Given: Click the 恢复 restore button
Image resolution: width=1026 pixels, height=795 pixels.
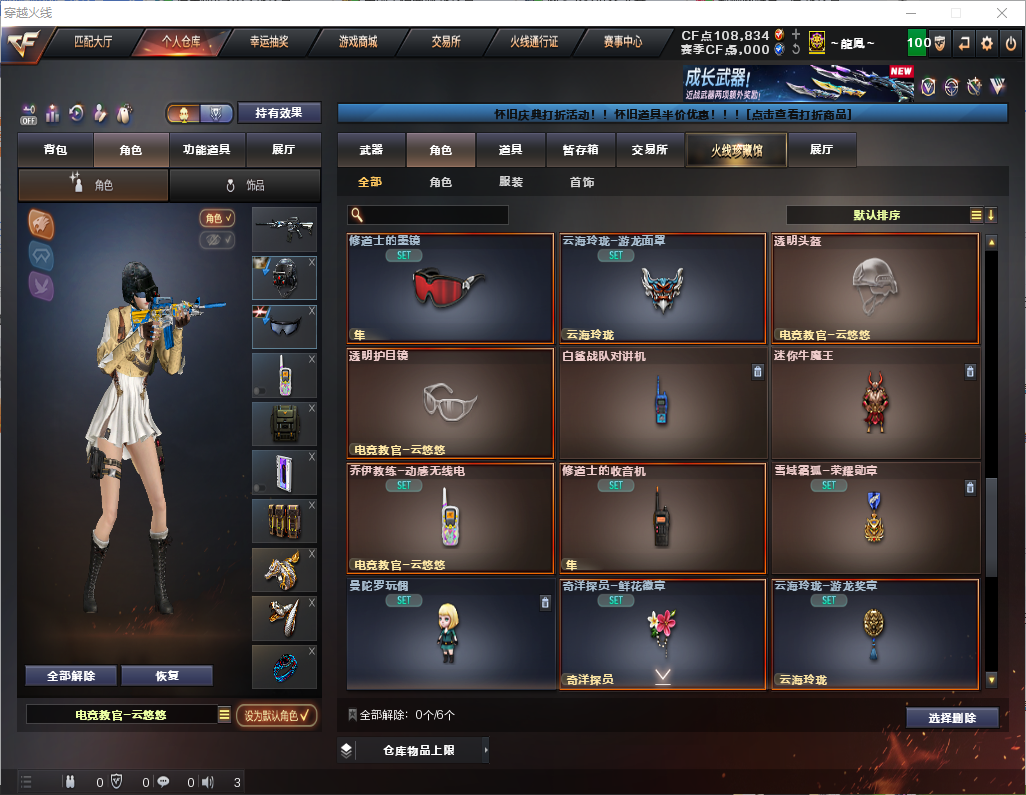Looking at the screenshot, I should coord(167,676).
